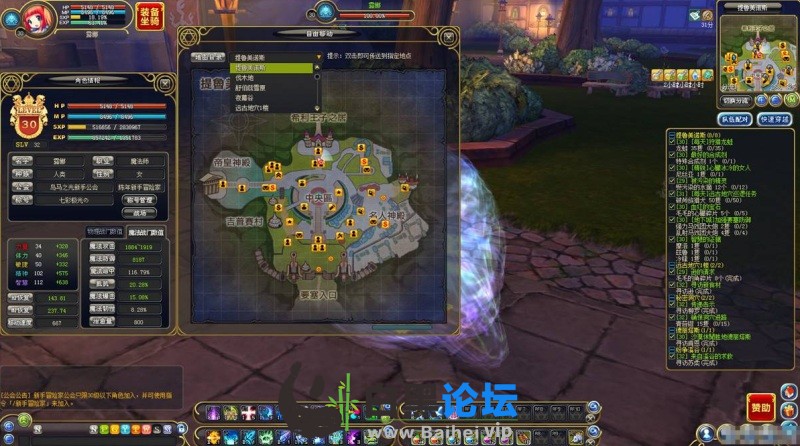
Task: Select 伐木场 in the map location list
Action: 245,77
